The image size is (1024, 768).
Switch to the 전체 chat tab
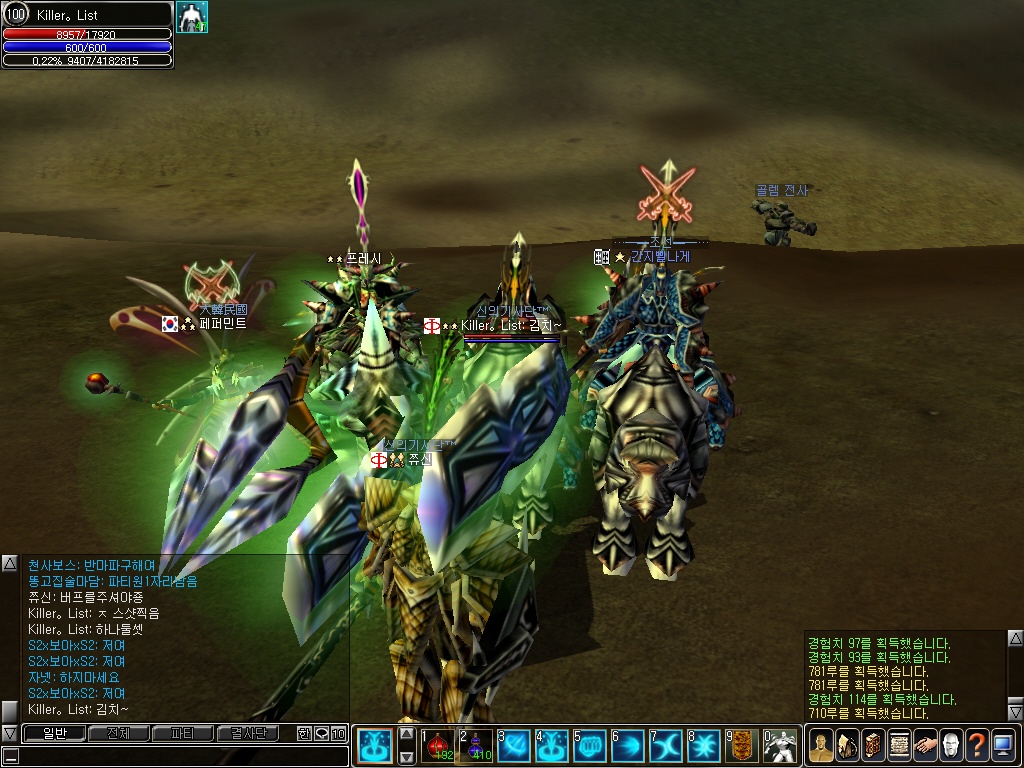(118, 734)
